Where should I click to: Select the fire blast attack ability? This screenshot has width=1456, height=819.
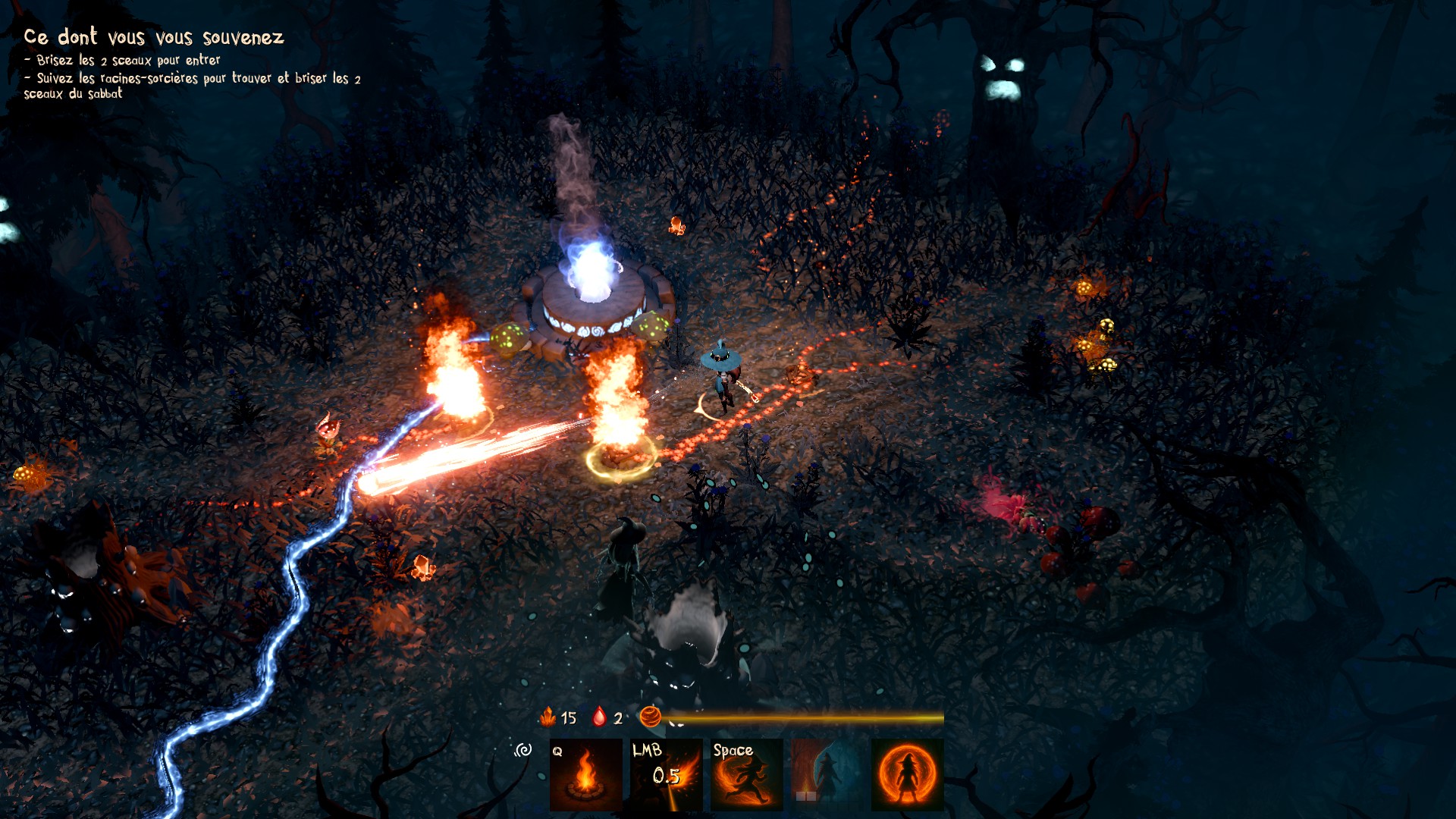click(x=666, y=774)
